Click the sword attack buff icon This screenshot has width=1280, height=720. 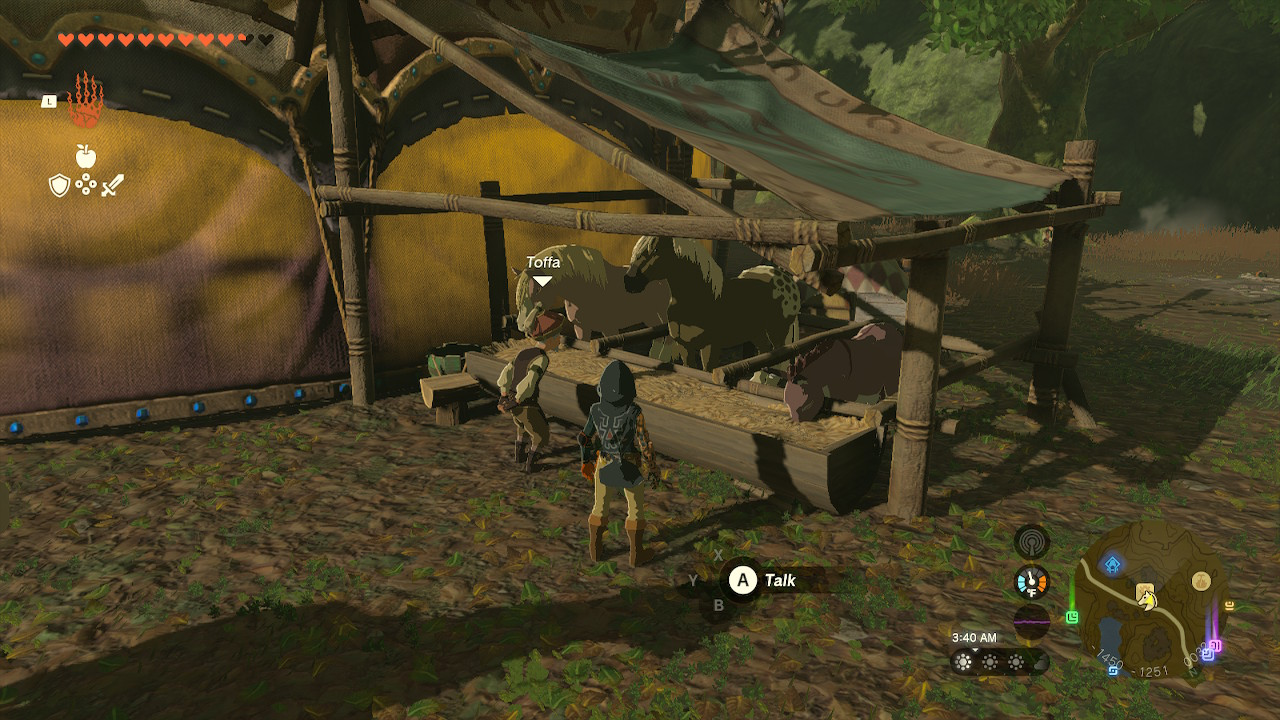point(111,186)
